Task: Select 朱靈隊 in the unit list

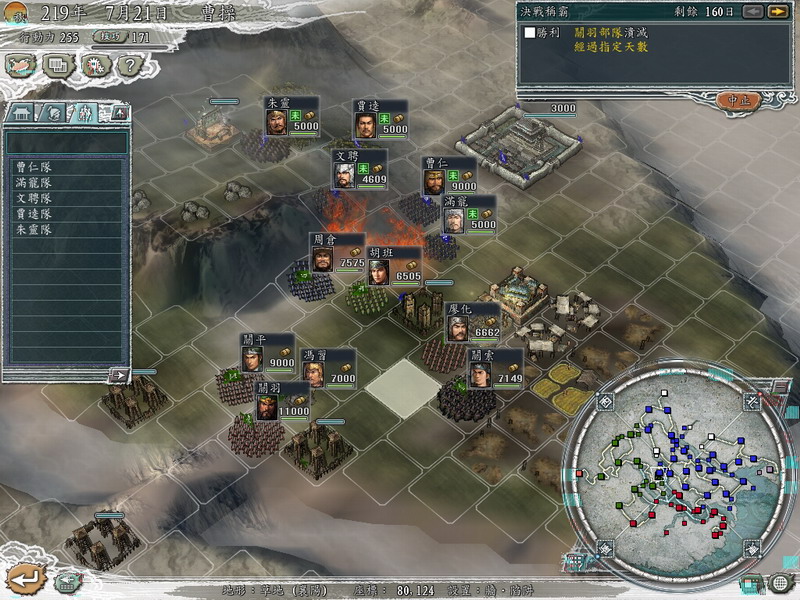Action: (x=34, y=229)
